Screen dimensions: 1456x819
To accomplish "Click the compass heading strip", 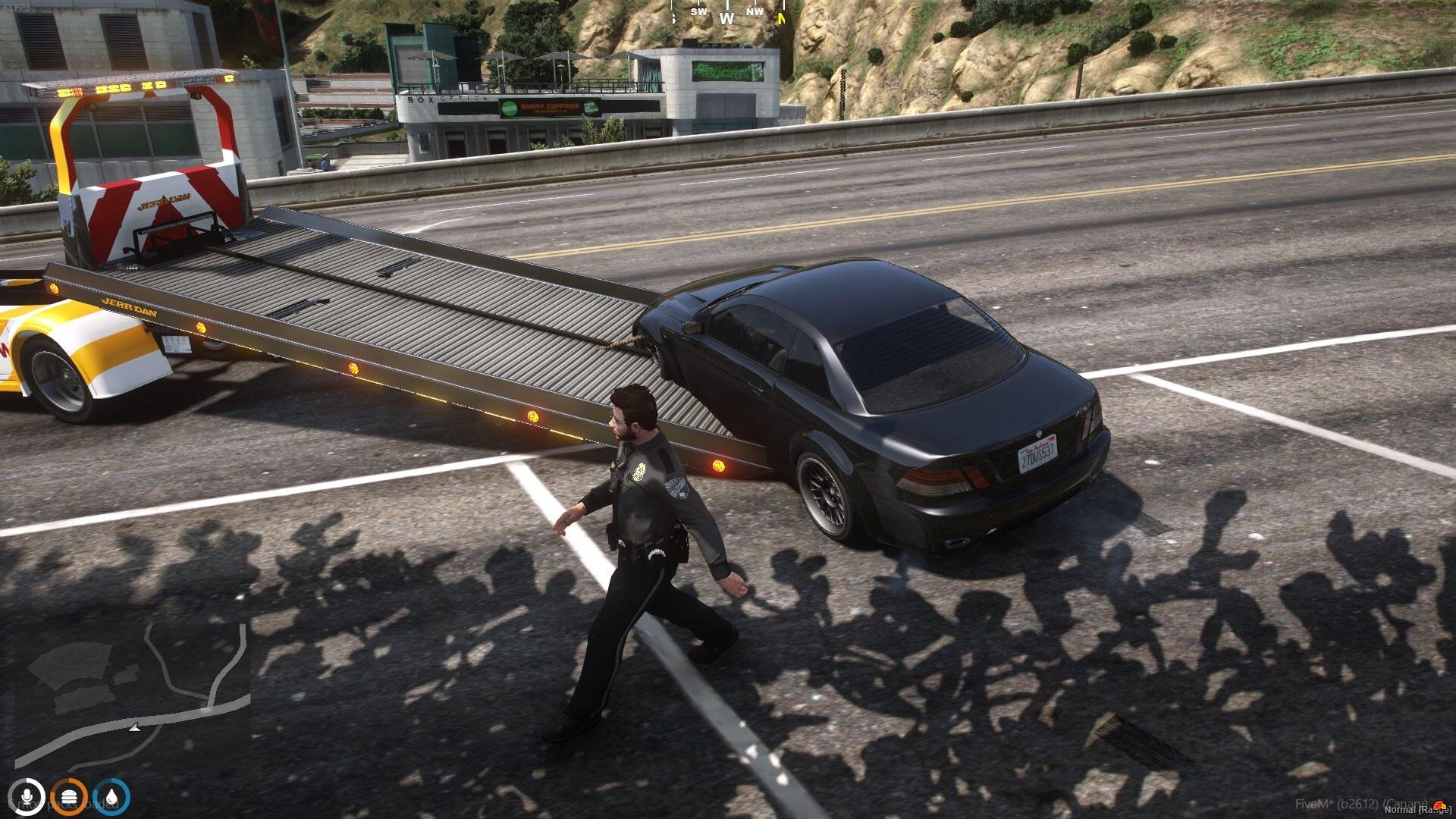I will point(728,15).
